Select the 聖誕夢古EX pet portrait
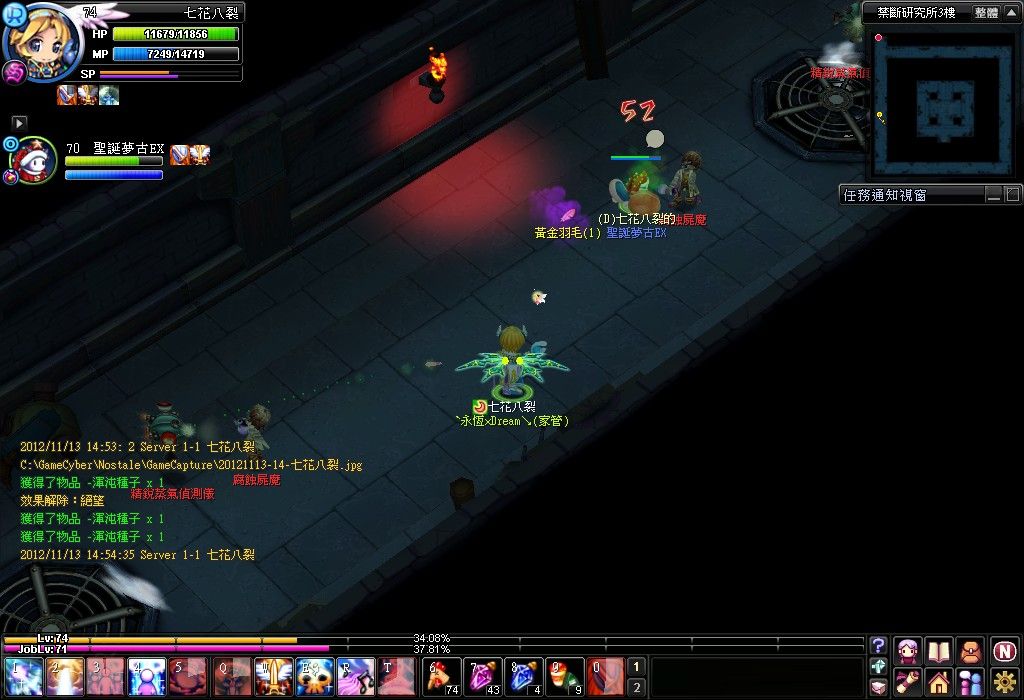This screenshot has height=700, width=1024. (x=32, y=160)
